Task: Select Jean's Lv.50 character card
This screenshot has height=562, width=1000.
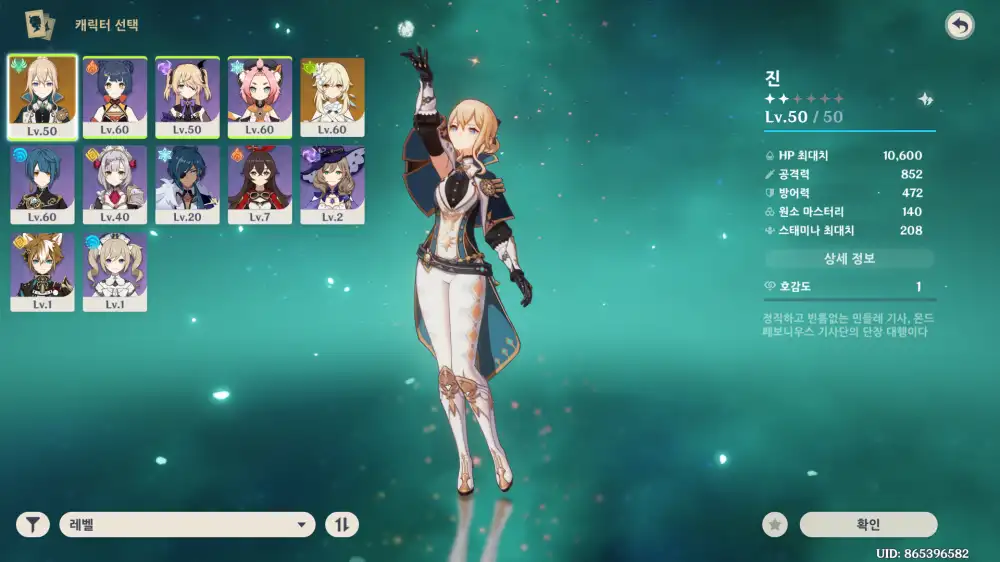Action: [42, 97]
